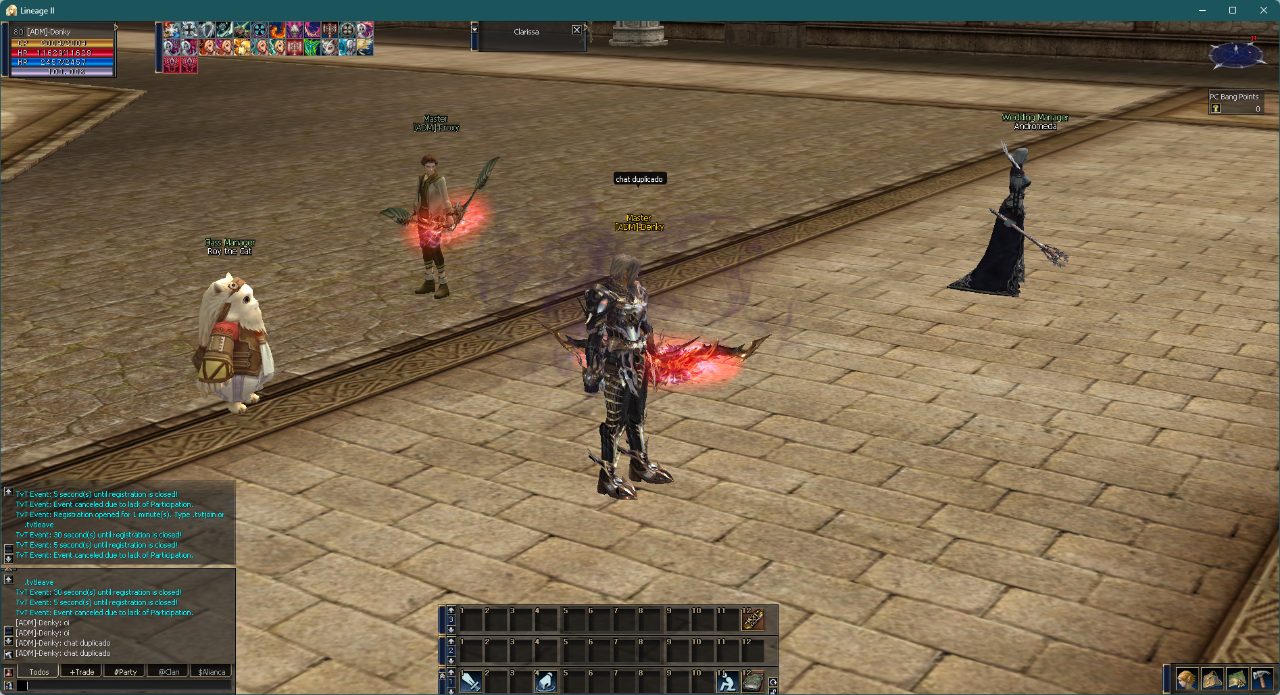The height and width of the screenshot is (695, 1280).
Task: Switch to the $Alianca chat tab
Action: click(x=211, y=671)
